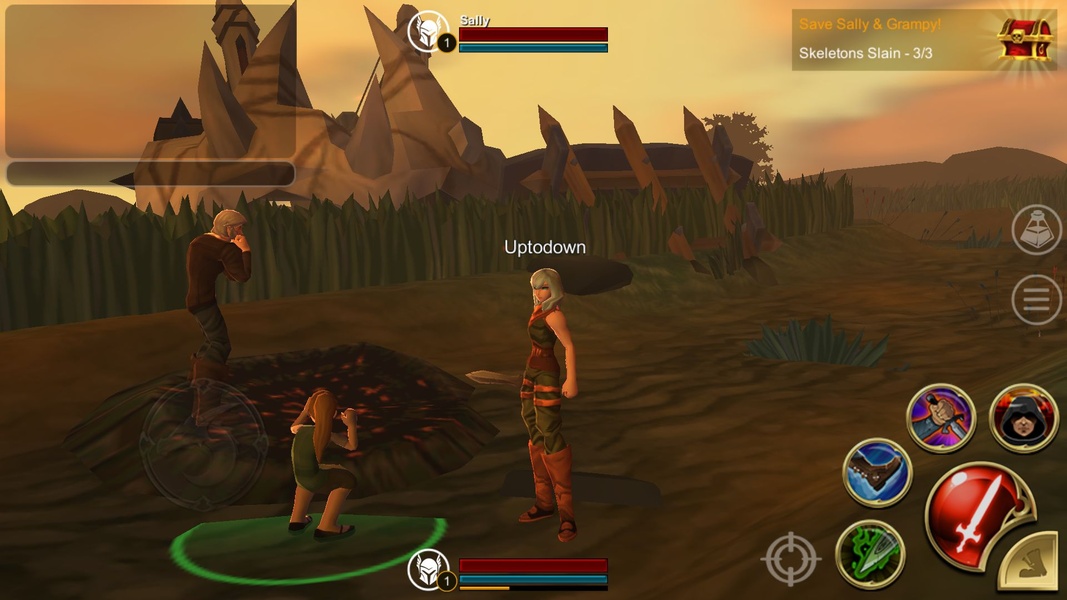Click the chat input bar
The height and width of the screenshot is (600, 1067).
pos(150,173)
